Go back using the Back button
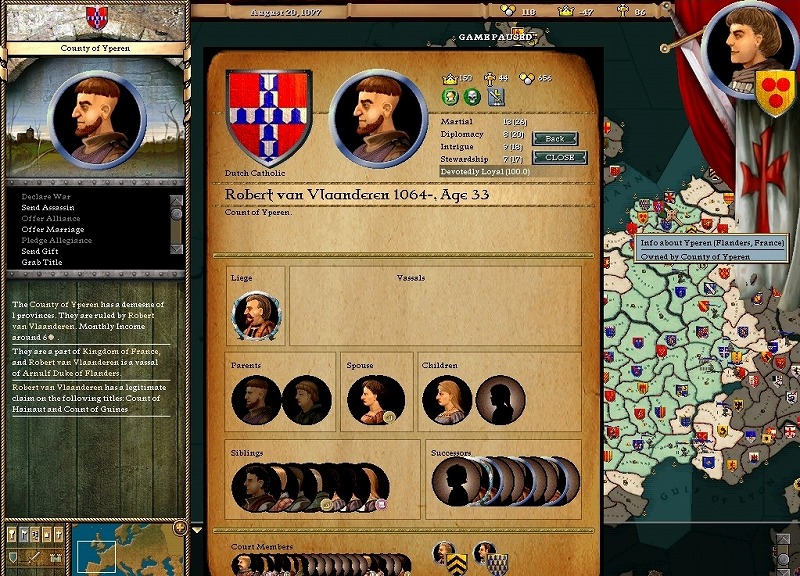800x576 pixels. tap(555, 139)
